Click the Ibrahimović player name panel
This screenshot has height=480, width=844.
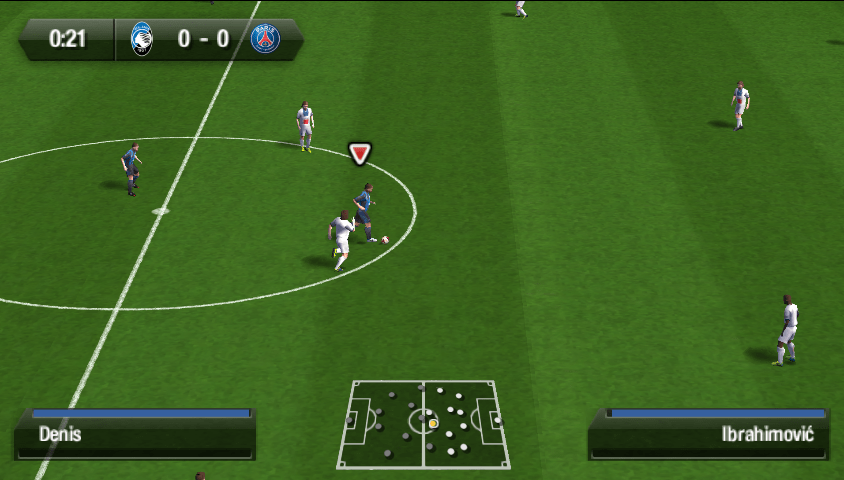[710, 434]
